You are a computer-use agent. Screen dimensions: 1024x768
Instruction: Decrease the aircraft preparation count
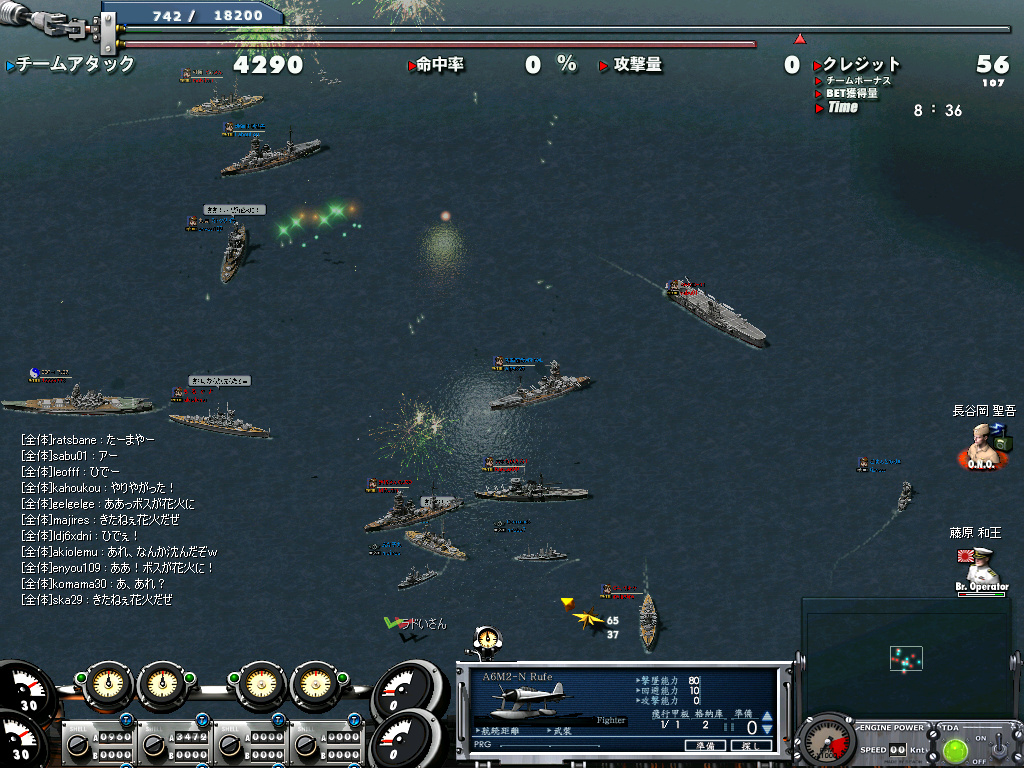point(767,730)
